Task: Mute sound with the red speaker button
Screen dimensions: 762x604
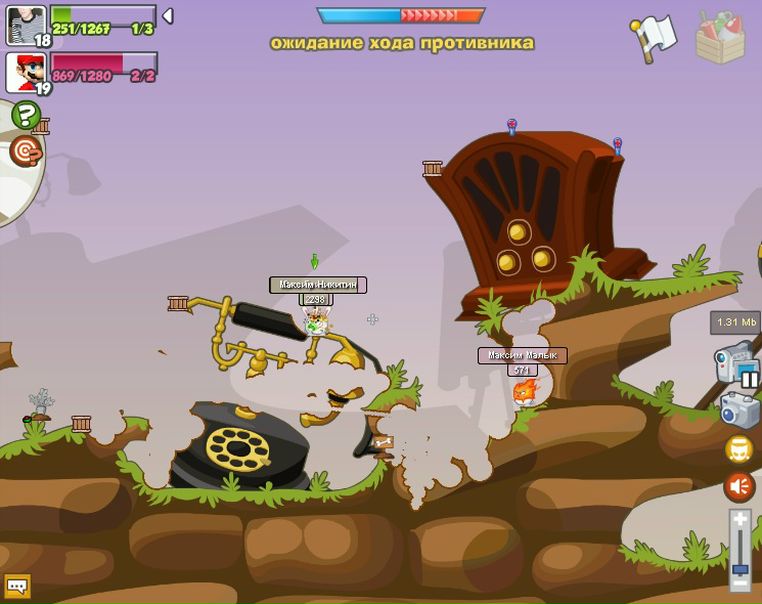Action: tap(739, 487)
